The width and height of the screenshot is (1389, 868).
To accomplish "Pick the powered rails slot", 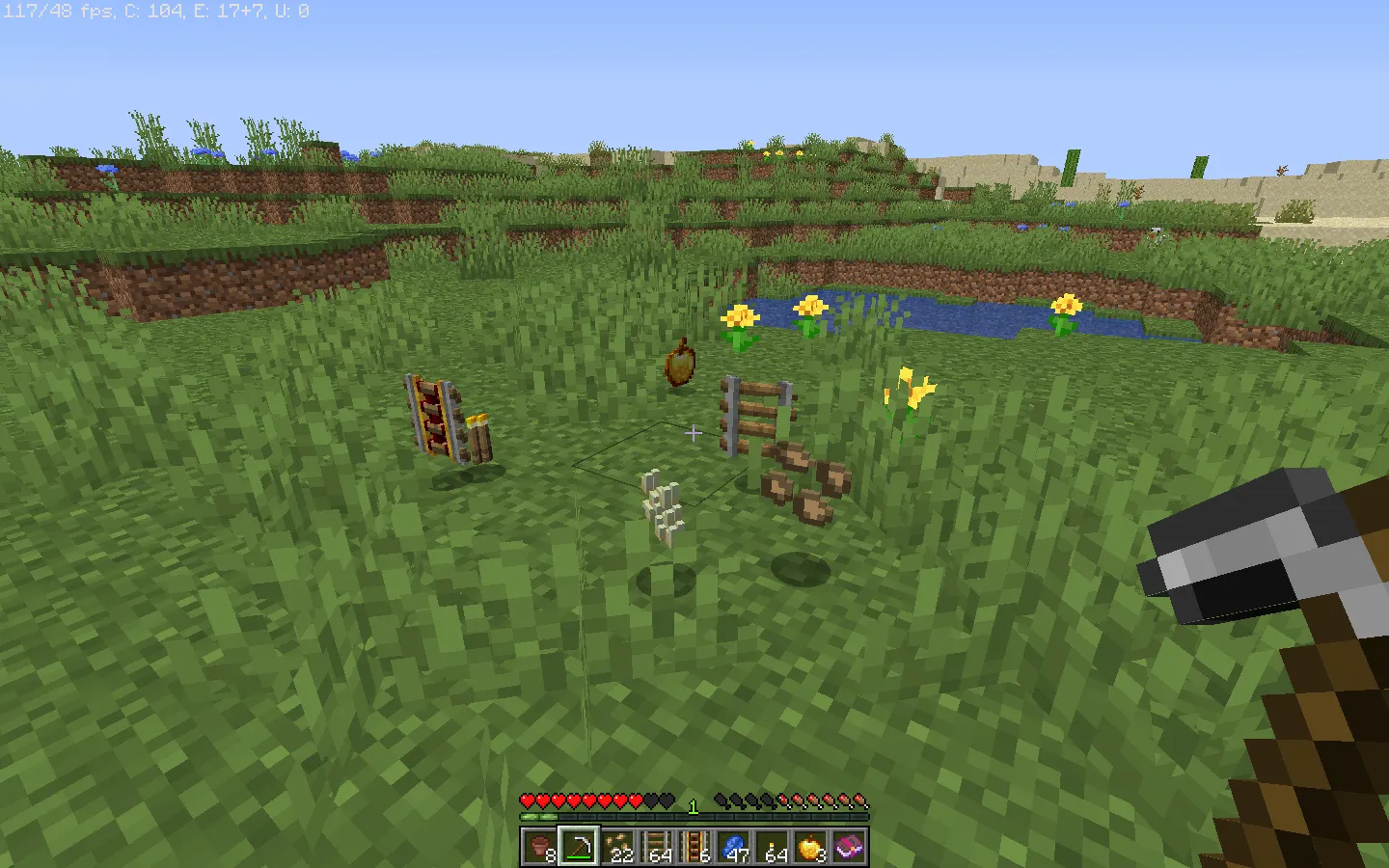I will [x=694, y=848].
